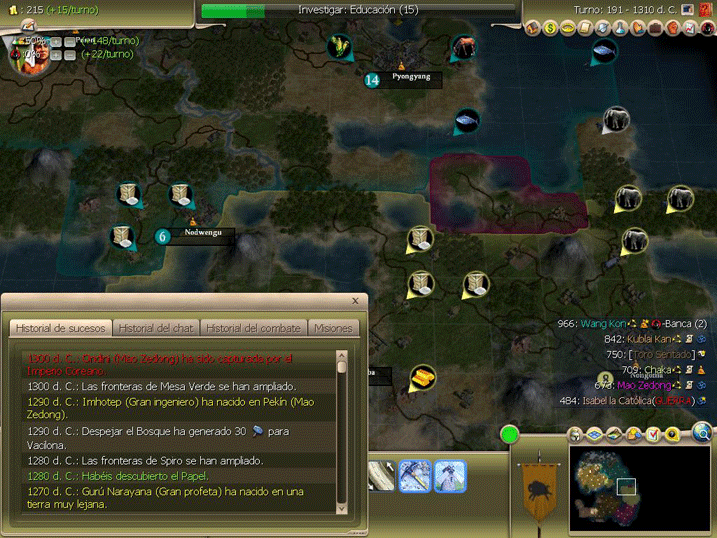Viewport: 717px width, 538px height.
Task: Open the domestic advisor house icon
Action: (533, 28)
